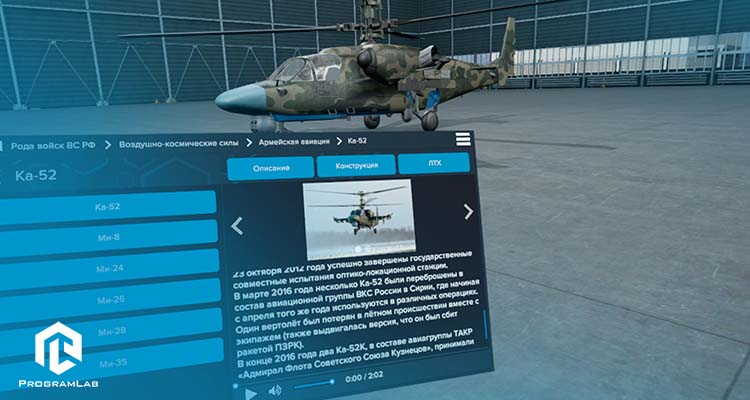
Task: Open the hamburger menu icon
Action: 462,140
